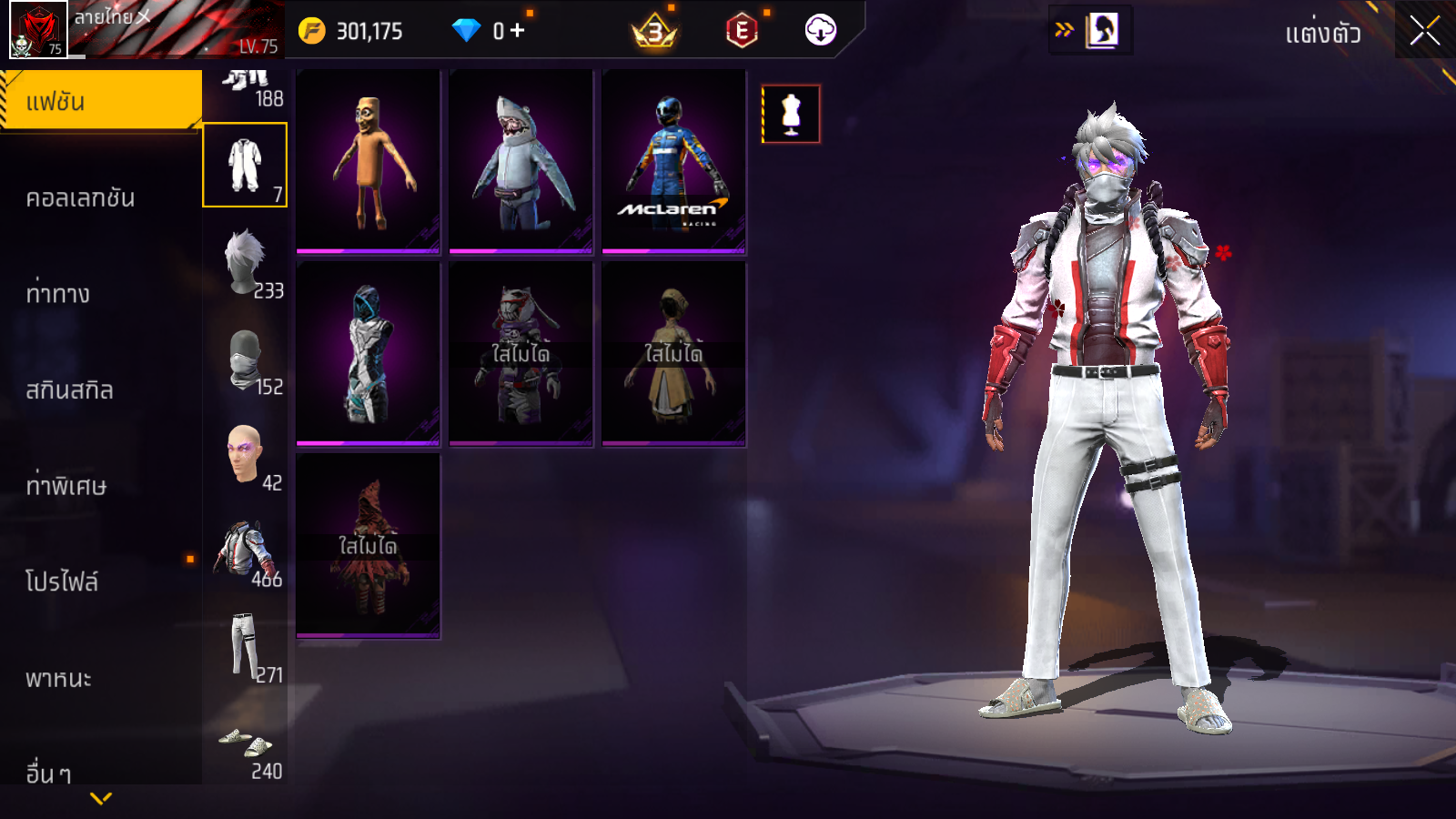Choose the pants category

pos(246,646)
